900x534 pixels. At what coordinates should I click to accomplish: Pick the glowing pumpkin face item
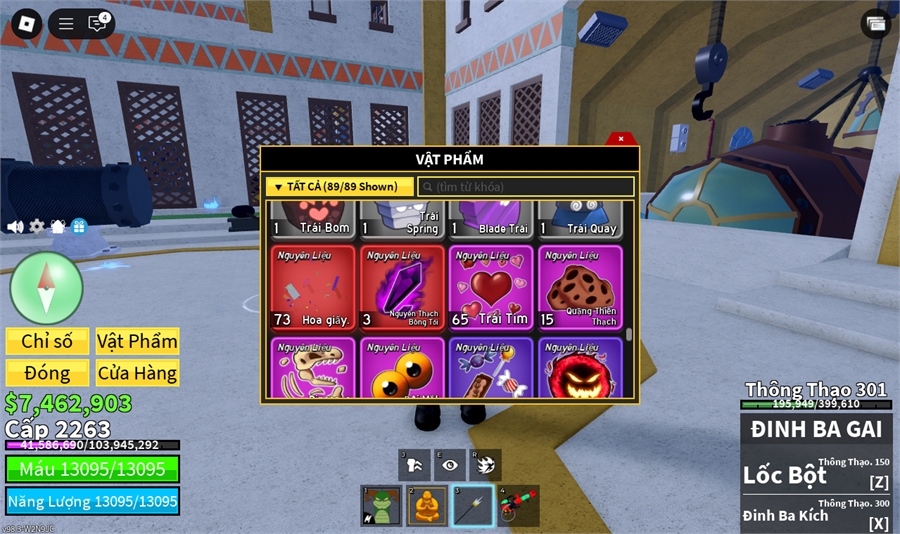pos(580,368)
